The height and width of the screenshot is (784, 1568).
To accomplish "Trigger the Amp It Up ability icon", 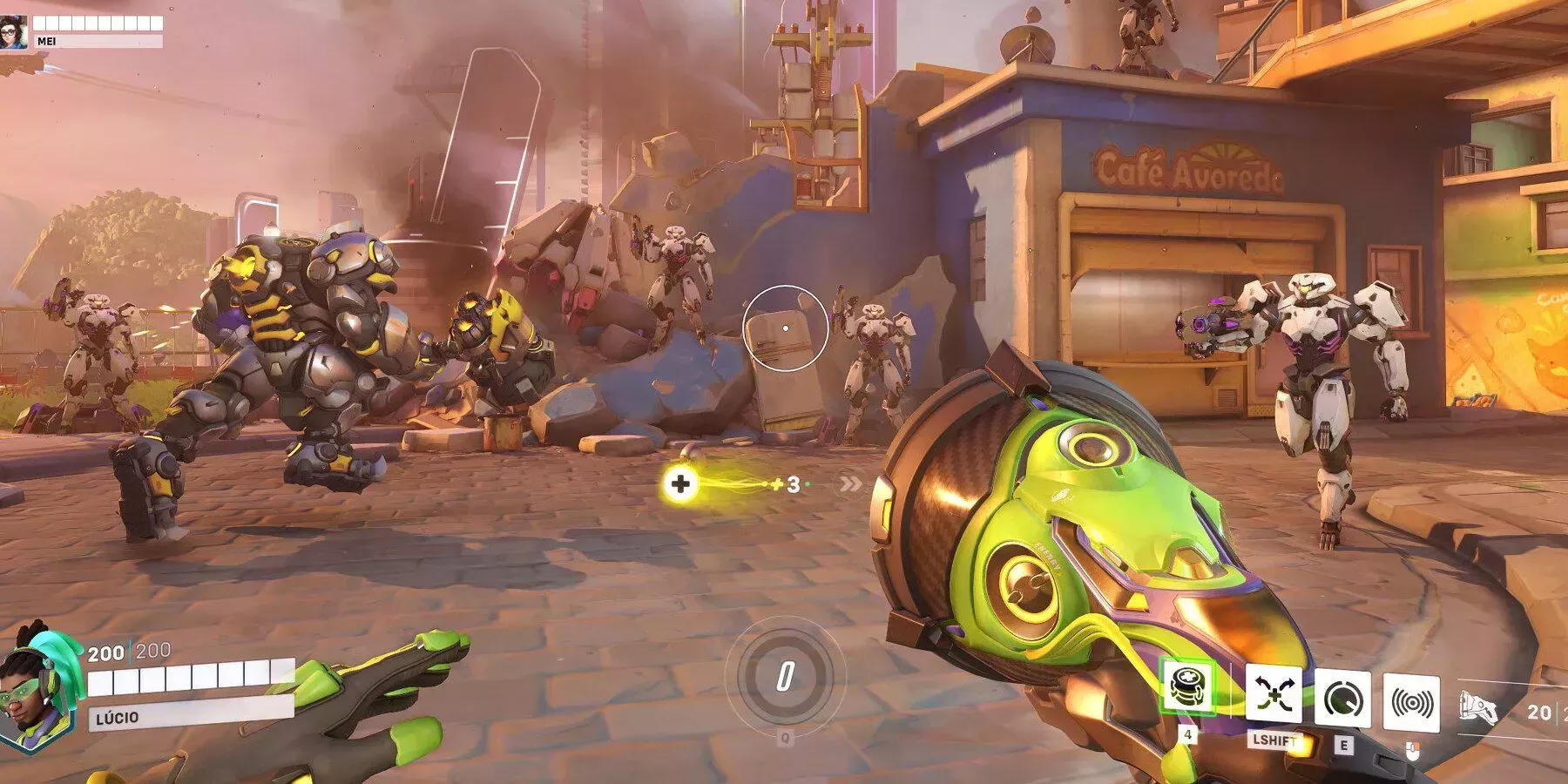I will coord(1342,698).
